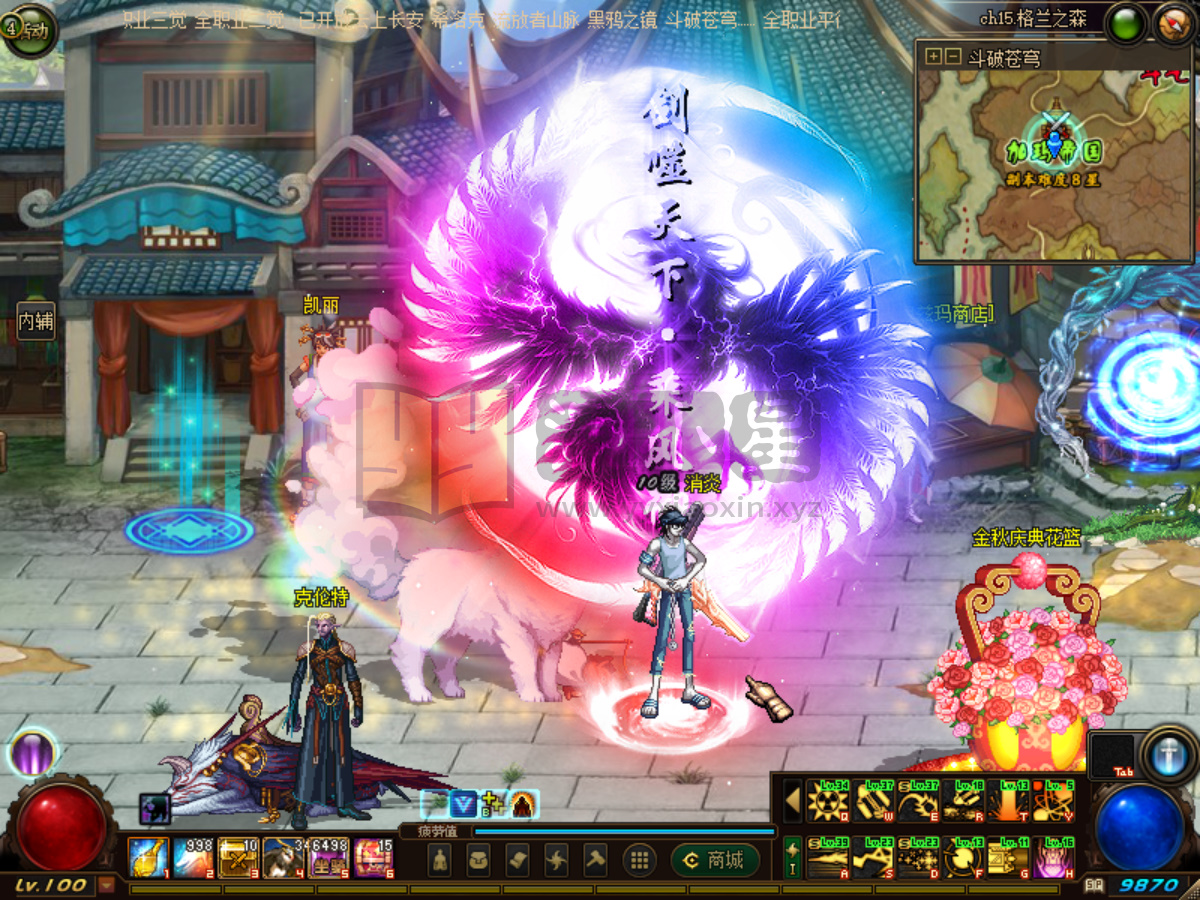The image size is (1200, 900).
Task: Activate the explosion pillar skill on T
Action: coord(1008,801)
